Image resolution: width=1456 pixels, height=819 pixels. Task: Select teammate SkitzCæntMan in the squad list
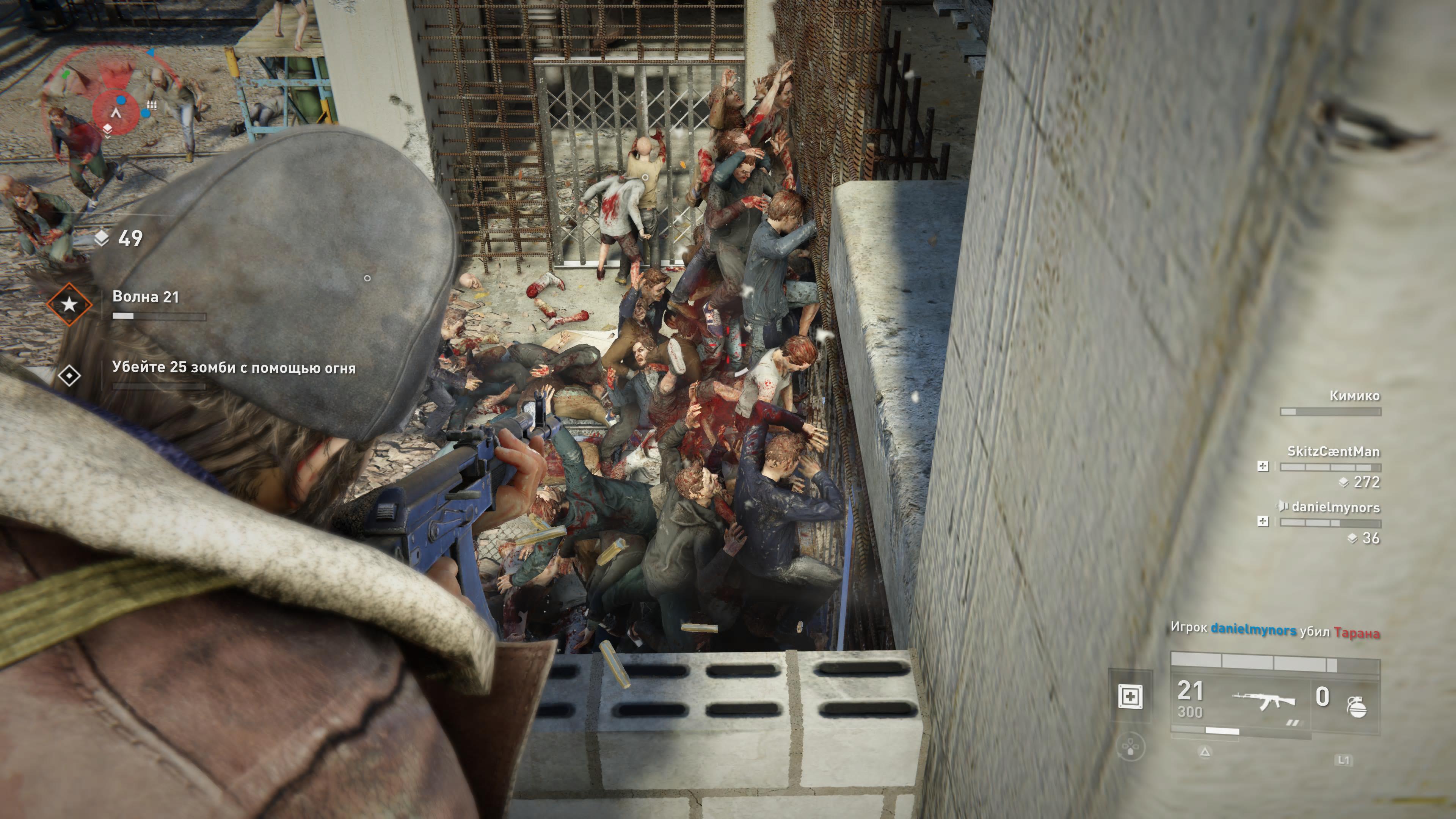click(1333, 452)
